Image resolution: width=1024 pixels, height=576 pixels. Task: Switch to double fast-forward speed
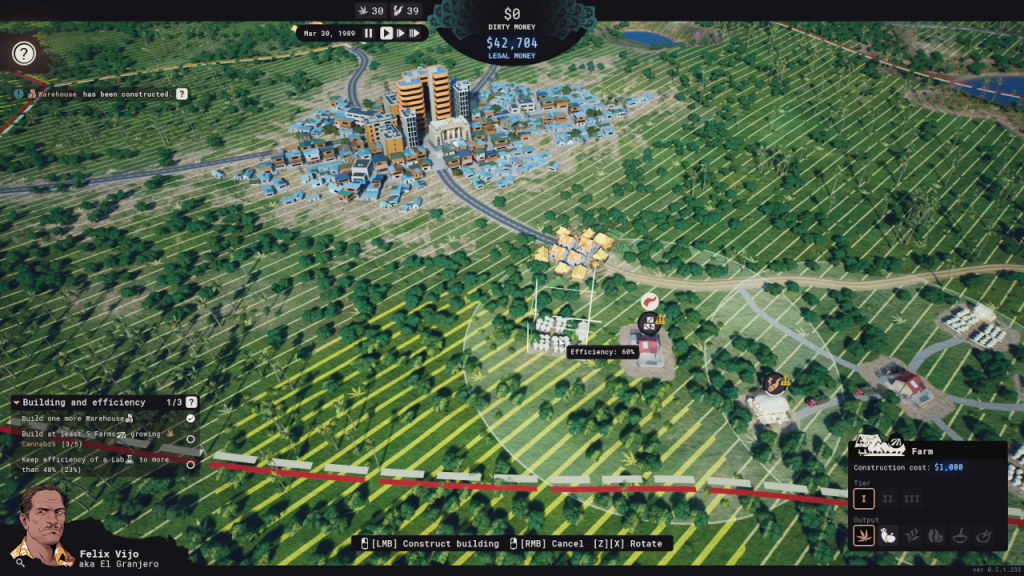click(401, 33)
